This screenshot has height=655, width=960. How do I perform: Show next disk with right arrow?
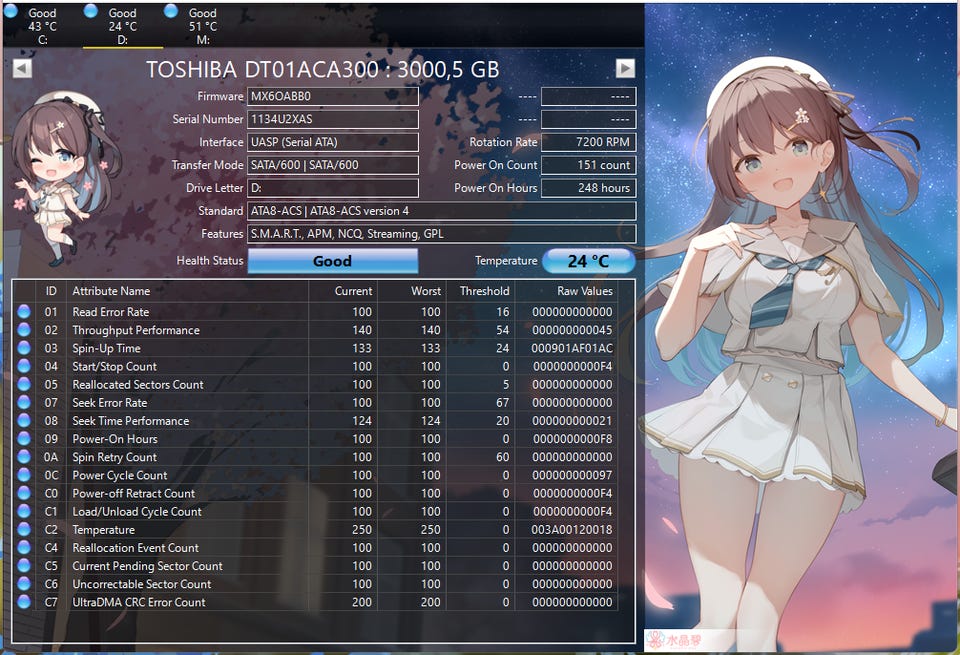pyautogui.click(x=625, y=68)
